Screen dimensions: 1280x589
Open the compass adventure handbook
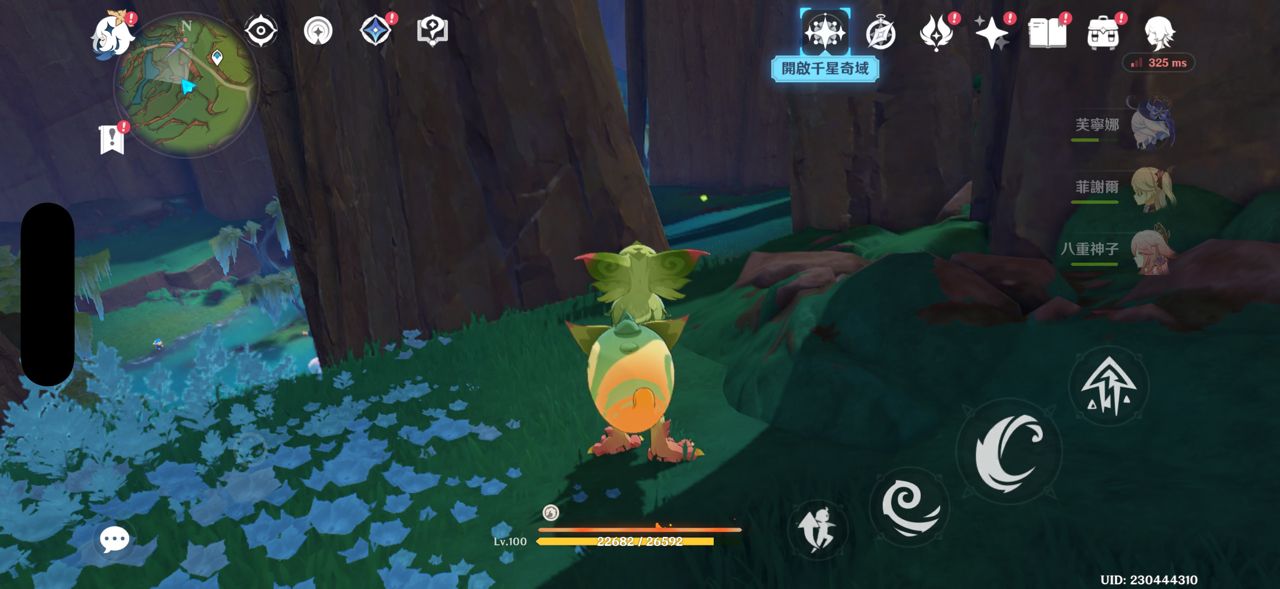point(880,33)
